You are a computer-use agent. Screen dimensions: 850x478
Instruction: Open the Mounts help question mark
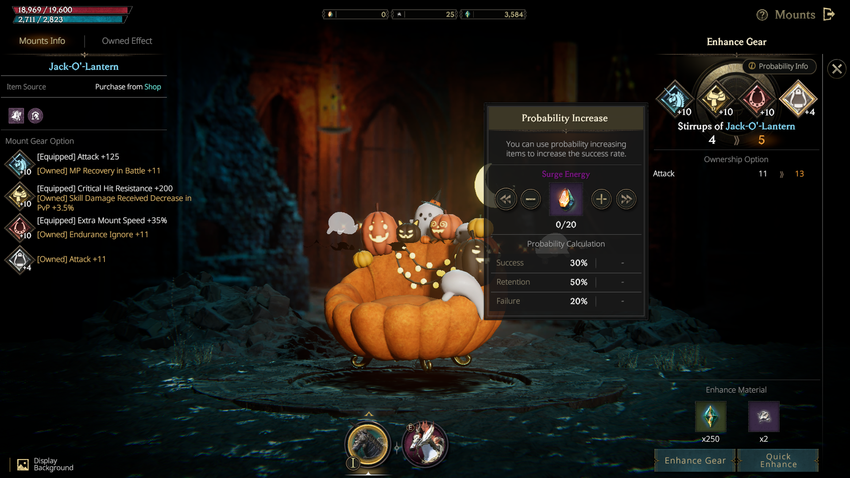coord(762,15)
